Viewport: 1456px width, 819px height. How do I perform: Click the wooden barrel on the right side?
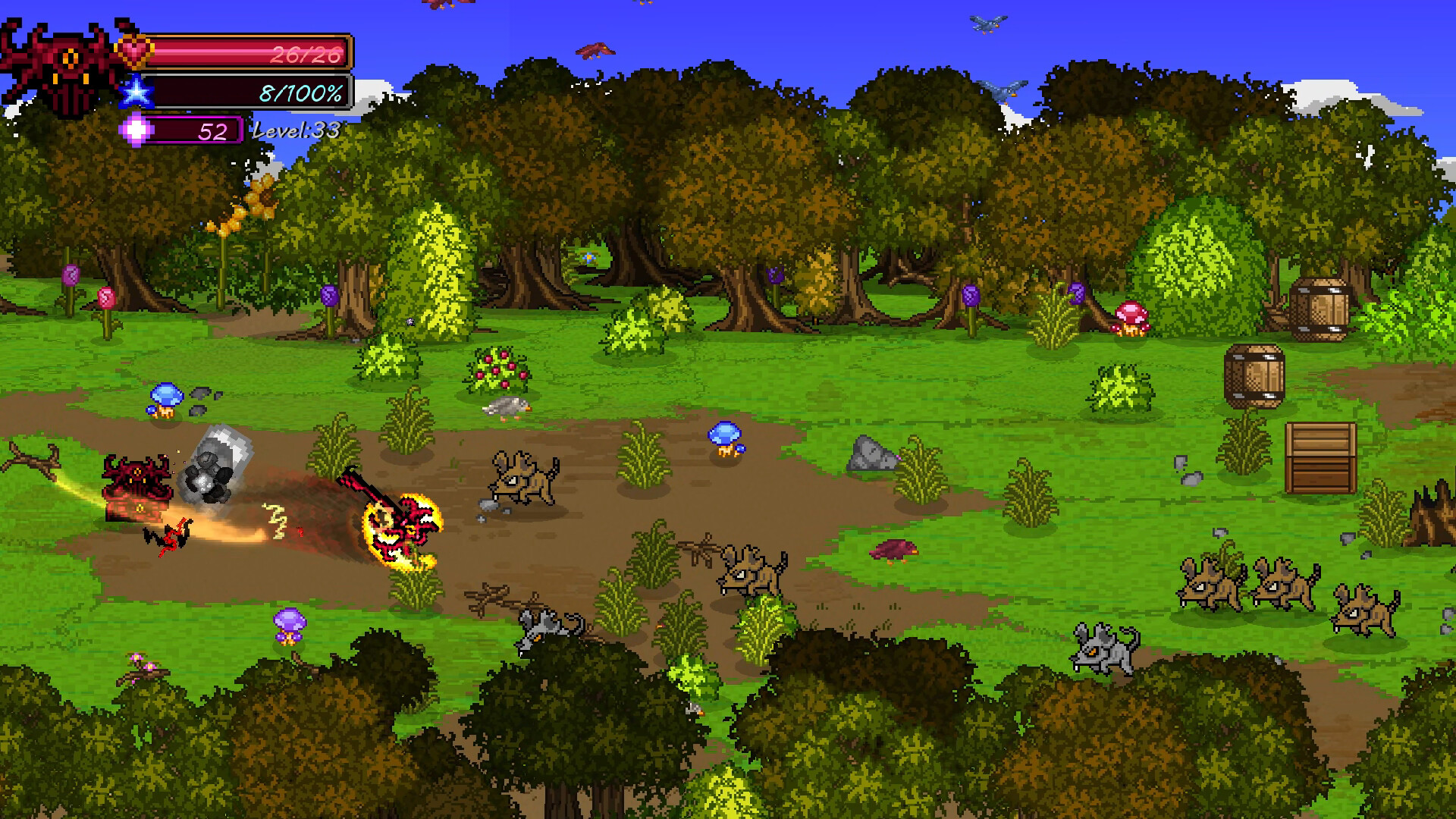tap(1255, 375)
